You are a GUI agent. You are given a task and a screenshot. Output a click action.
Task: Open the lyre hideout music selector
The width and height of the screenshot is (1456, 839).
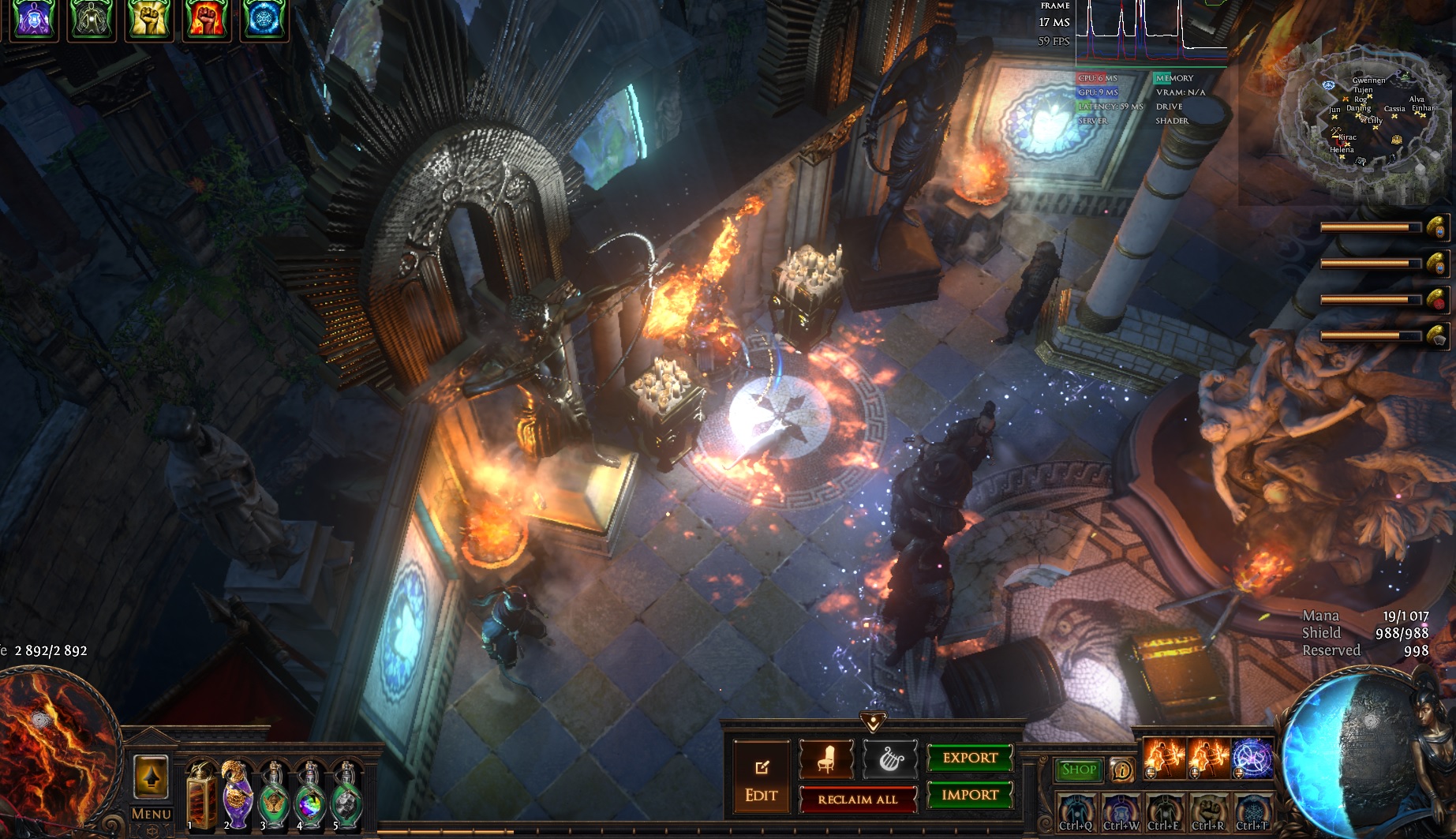[890, 760]
